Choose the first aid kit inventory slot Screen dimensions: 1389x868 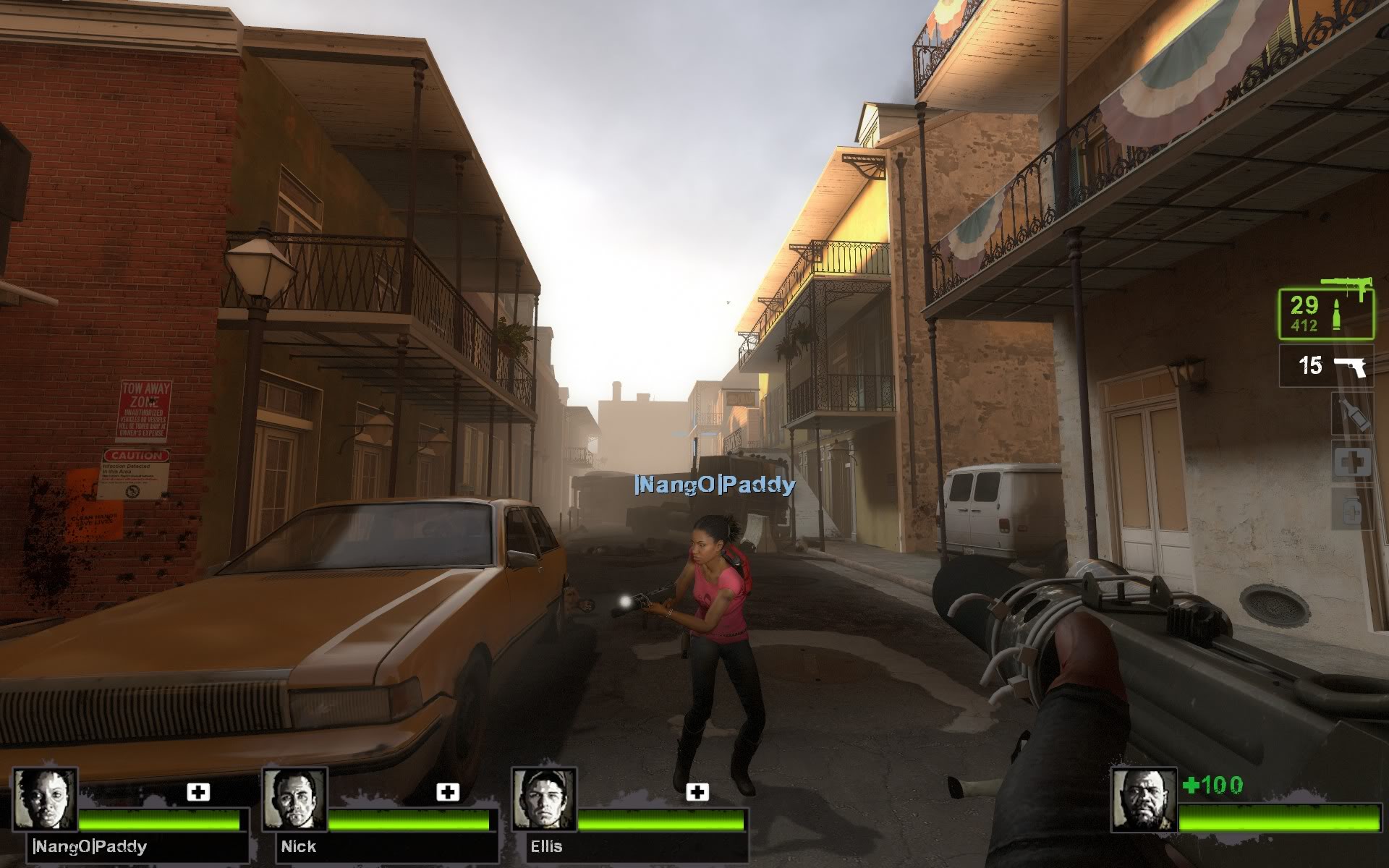pos(1353,462)
